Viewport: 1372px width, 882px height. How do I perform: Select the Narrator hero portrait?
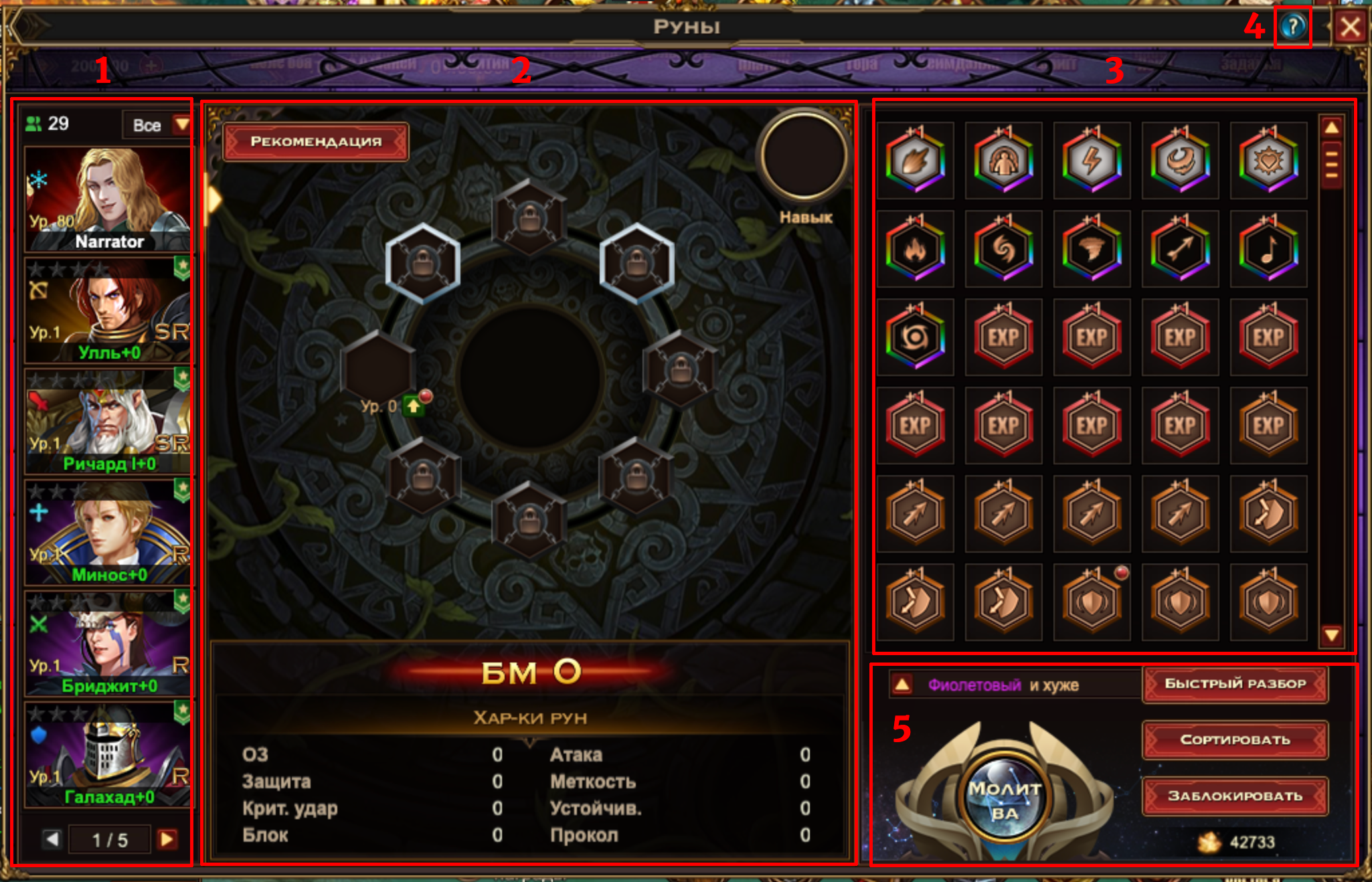(x=108, y=199)
